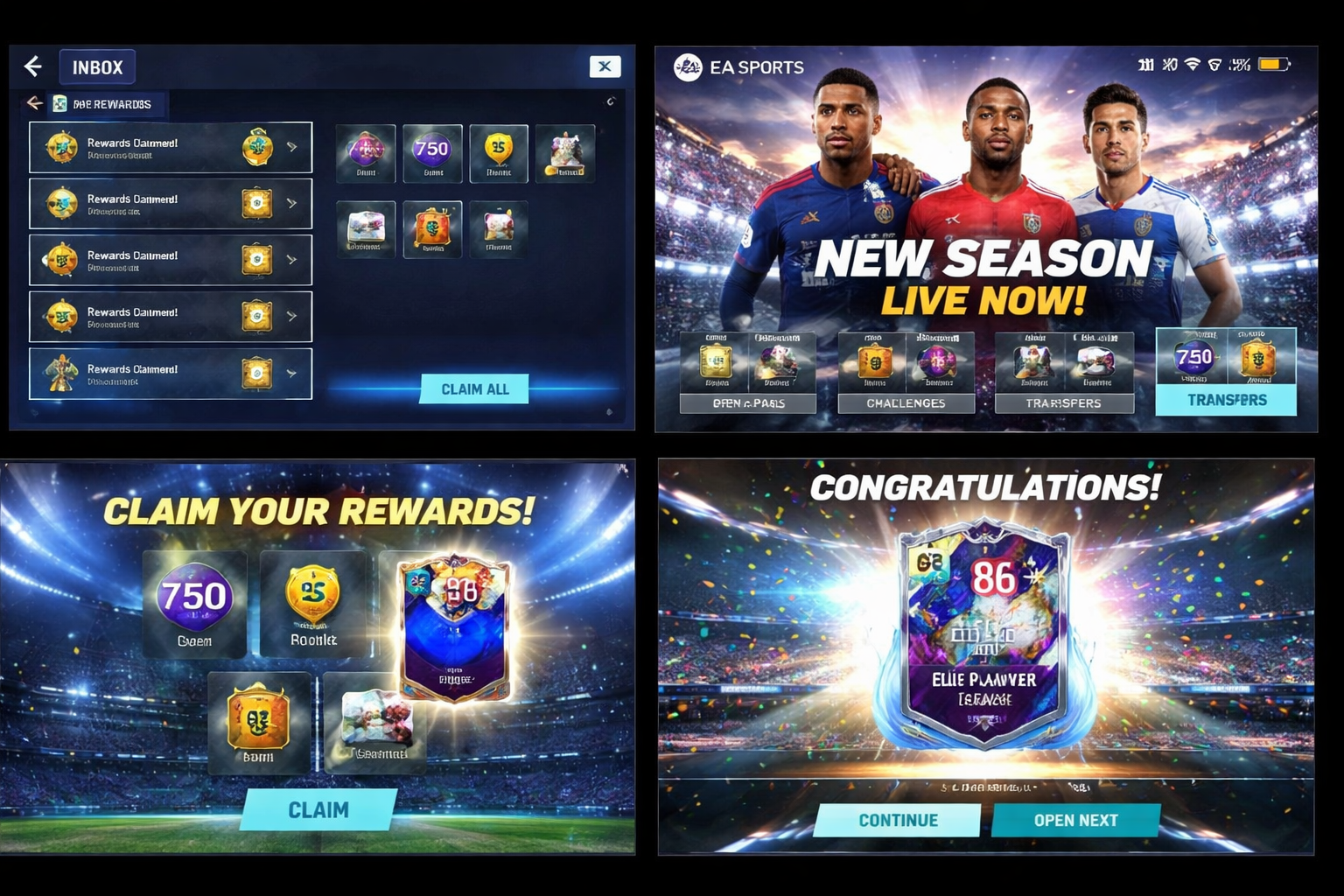This screenshot has width=1344, height=896.
Task: Click the rewards badge next to the inbox title
Action: [x=59, y=103]
